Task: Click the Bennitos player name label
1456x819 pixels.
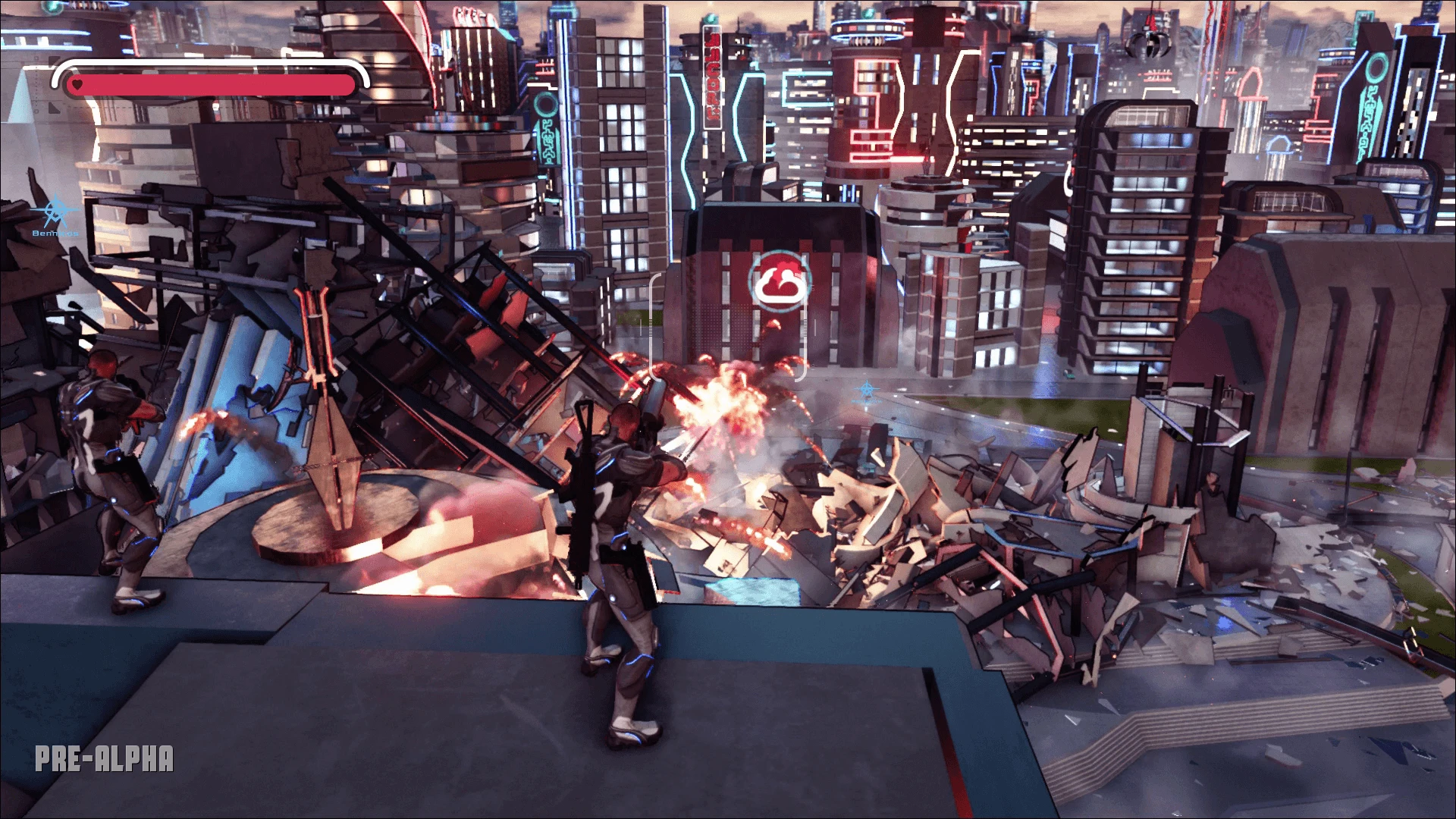Action: [55, 234]
